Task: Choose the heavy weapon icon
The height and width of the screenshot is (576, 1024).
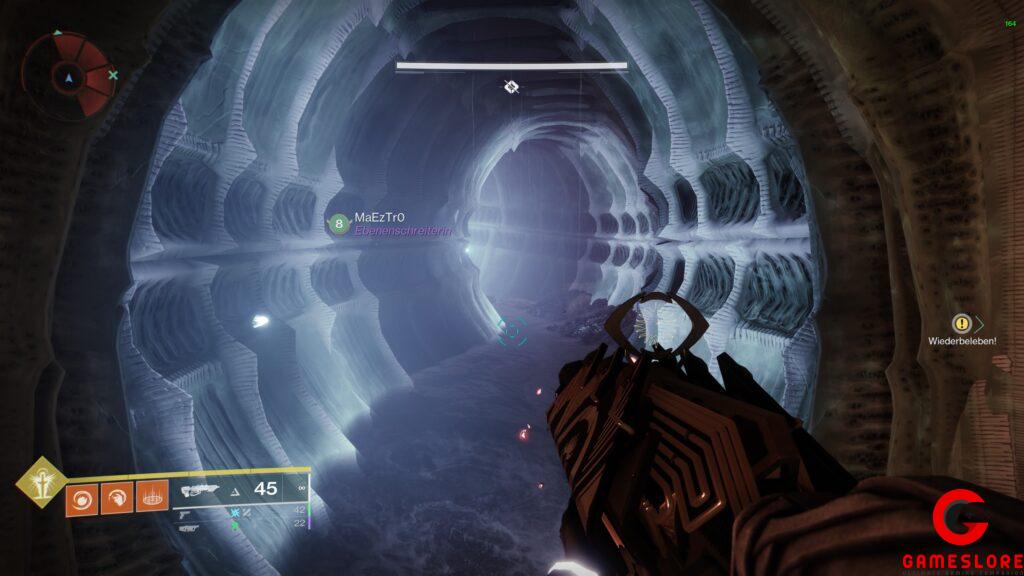Action: pyautogui.click(x=188, y=527)
